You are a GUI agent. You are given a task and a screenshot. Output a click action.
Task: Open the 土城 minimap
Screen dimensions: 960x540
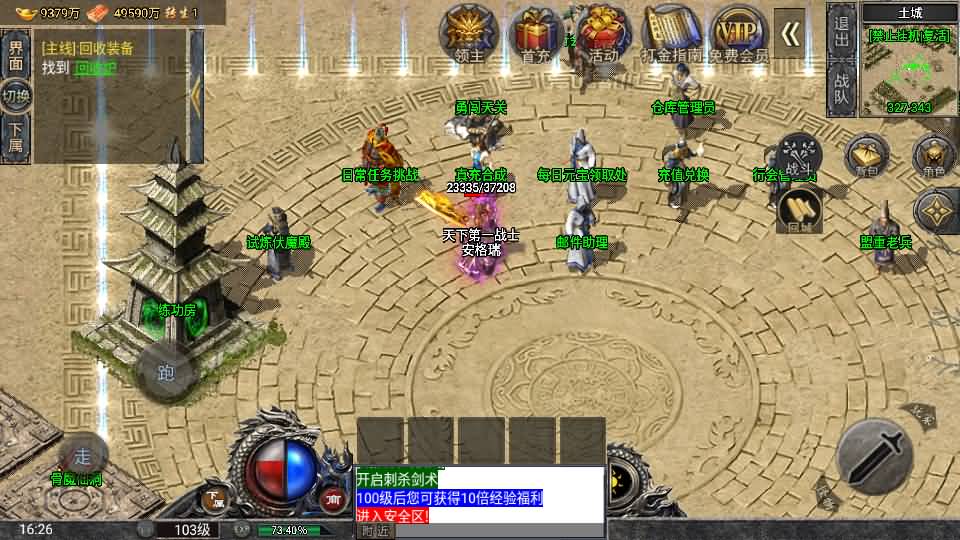910,67
